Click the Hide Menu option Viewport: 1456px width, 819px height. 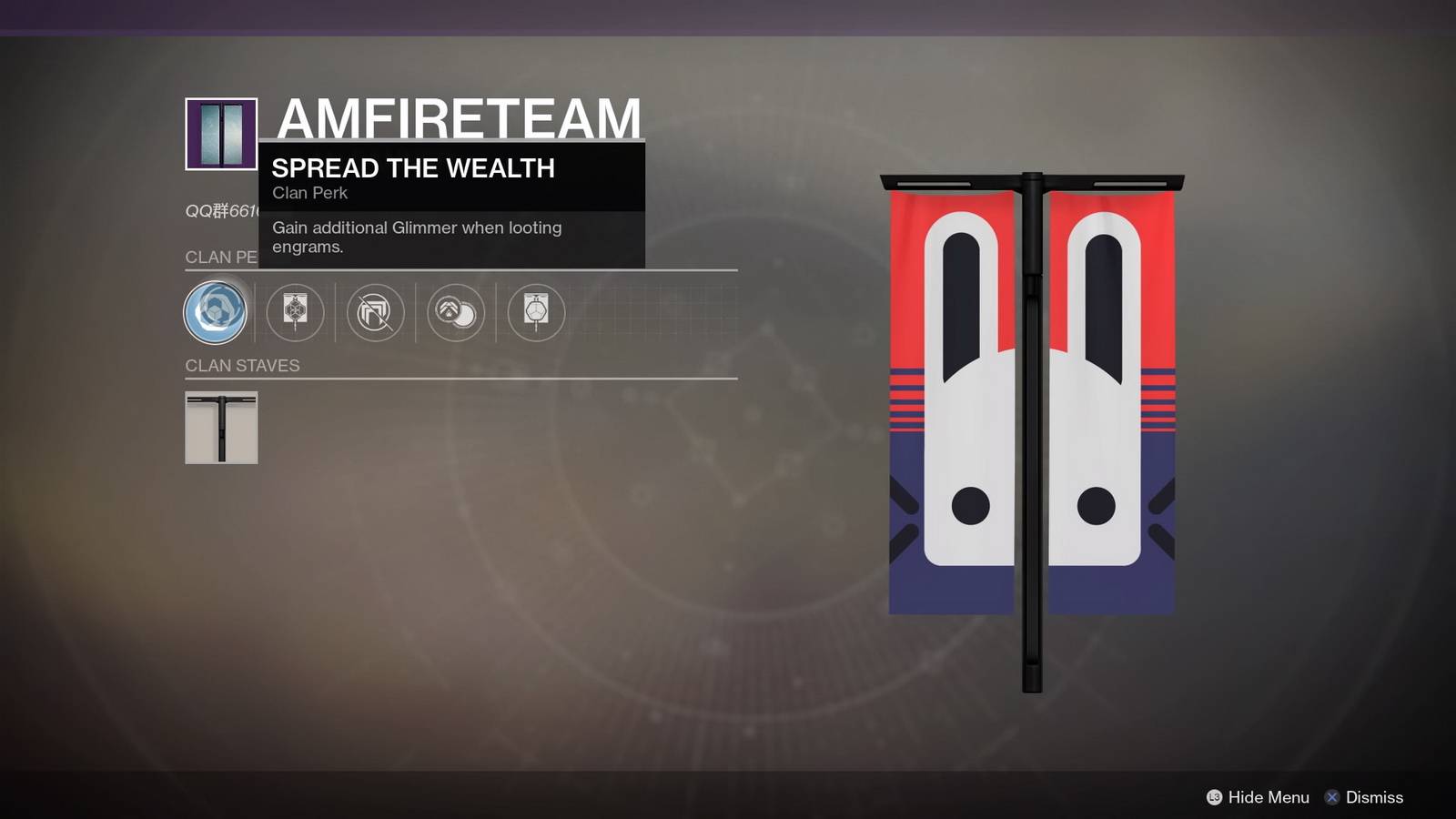tap(1258, 797)
